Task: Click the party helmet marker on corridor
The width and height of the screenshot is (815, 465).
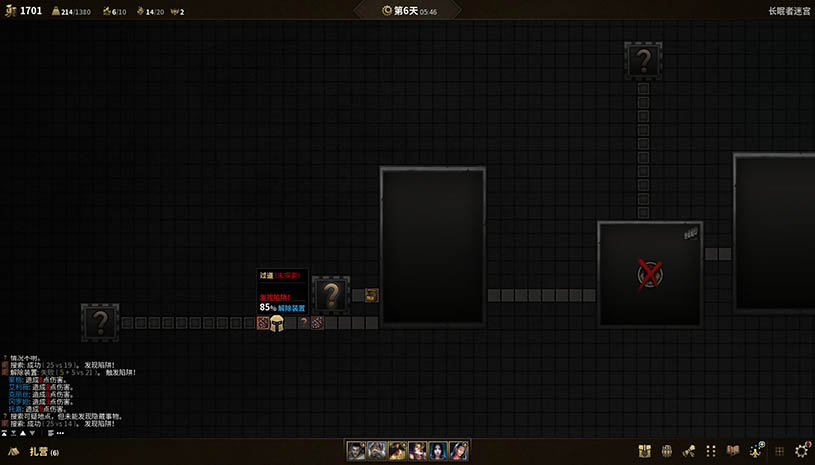Action: coord(277,323)
